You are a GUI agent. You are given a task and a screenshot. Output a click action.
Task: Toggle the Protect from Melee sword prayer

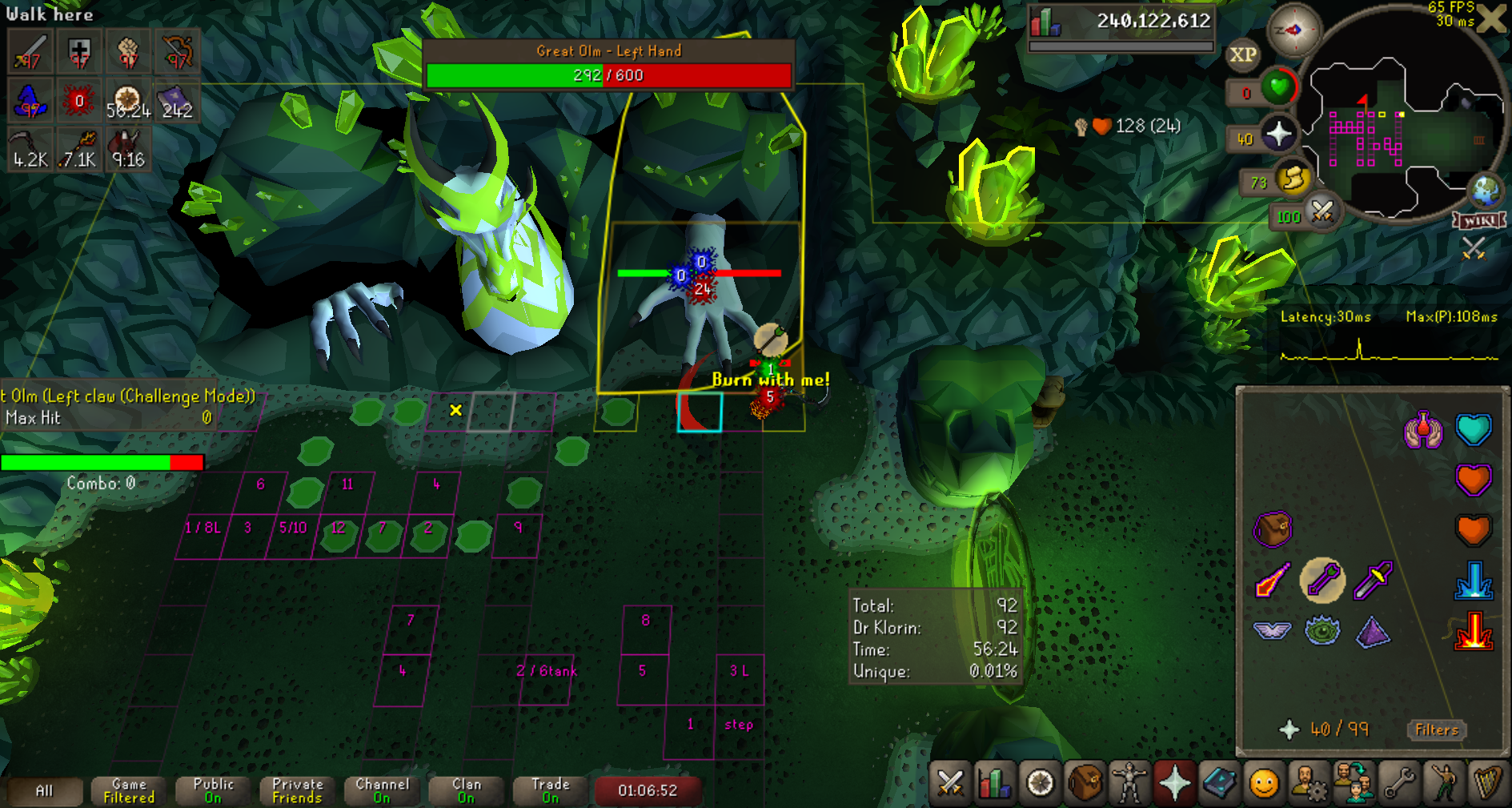[1373, 580]
